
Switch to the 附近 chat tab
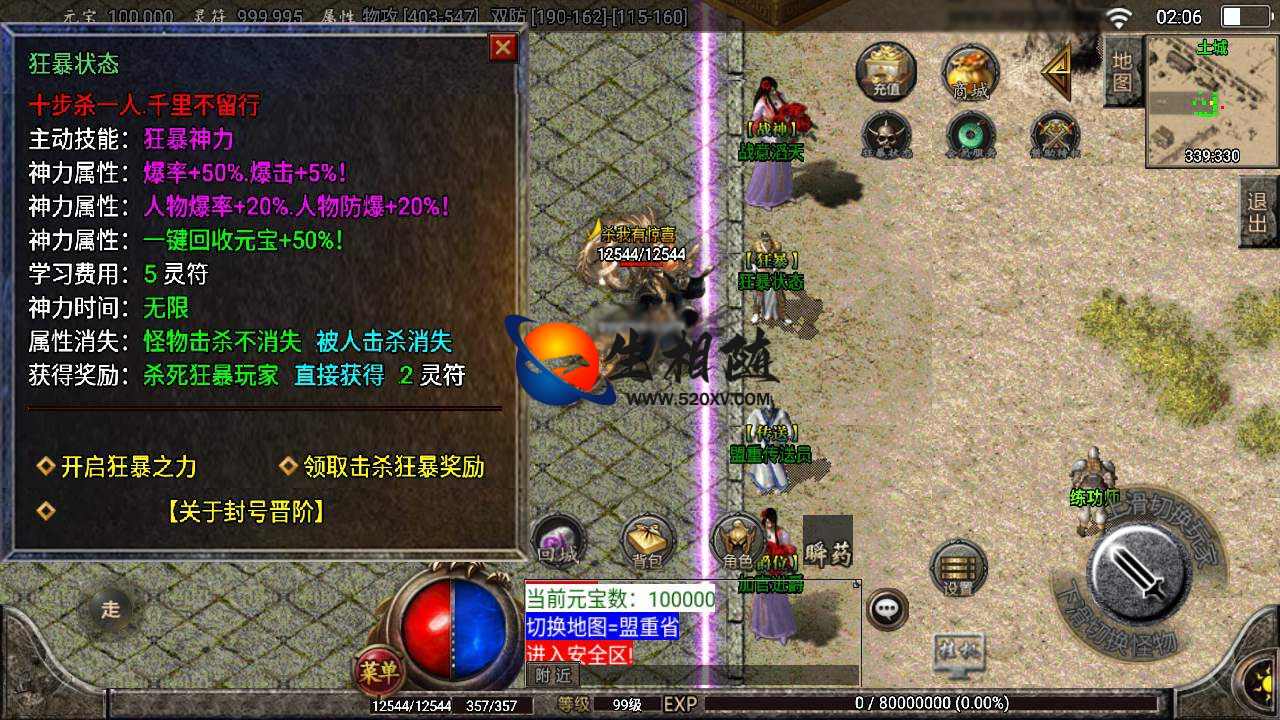(553, 675)
